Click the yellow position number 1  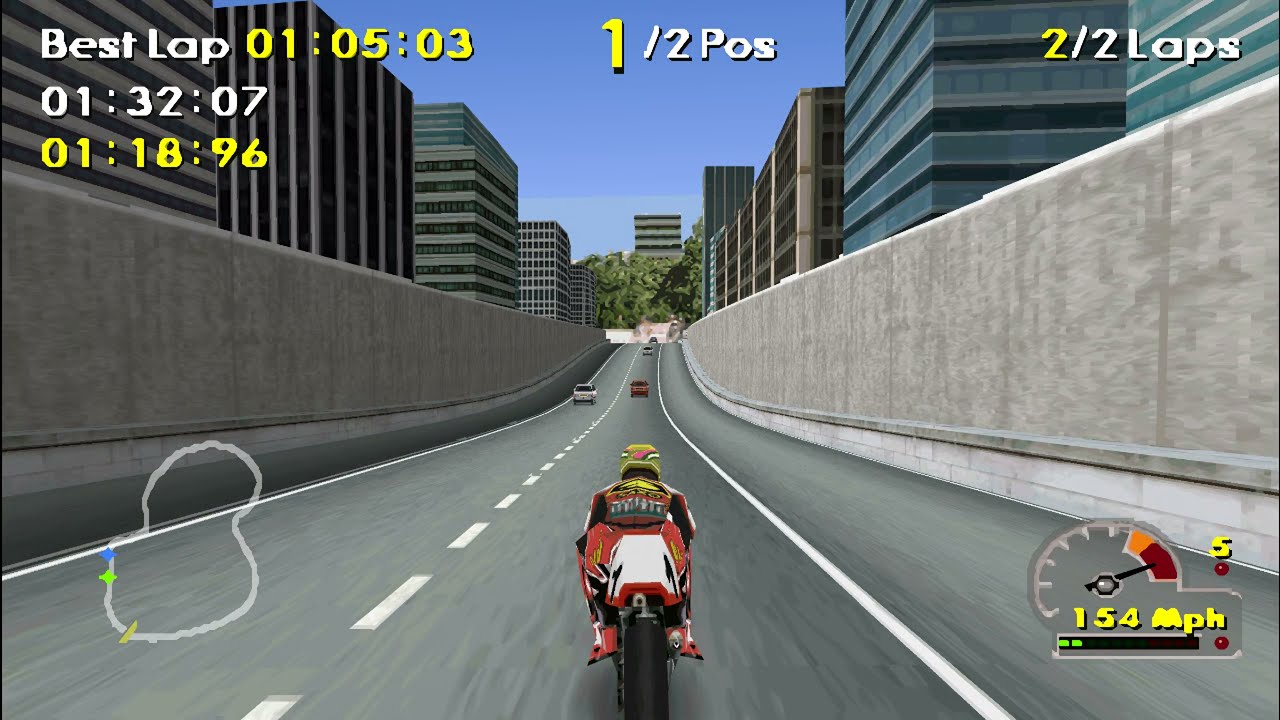coord(612,42)
